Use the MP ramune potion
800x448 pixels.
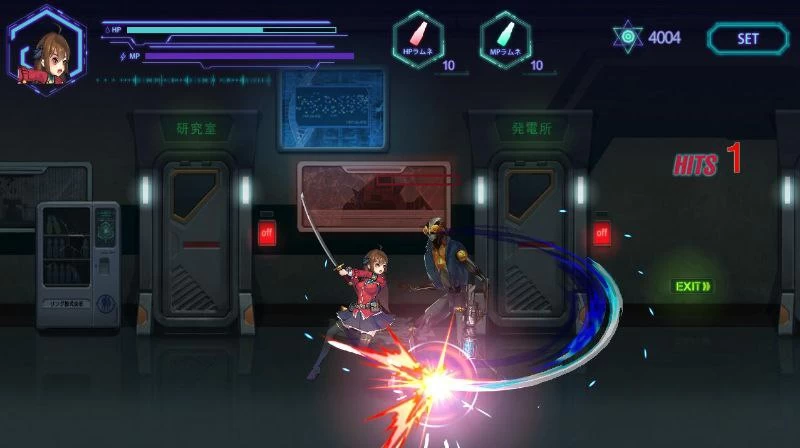click(x=505, y=41)
